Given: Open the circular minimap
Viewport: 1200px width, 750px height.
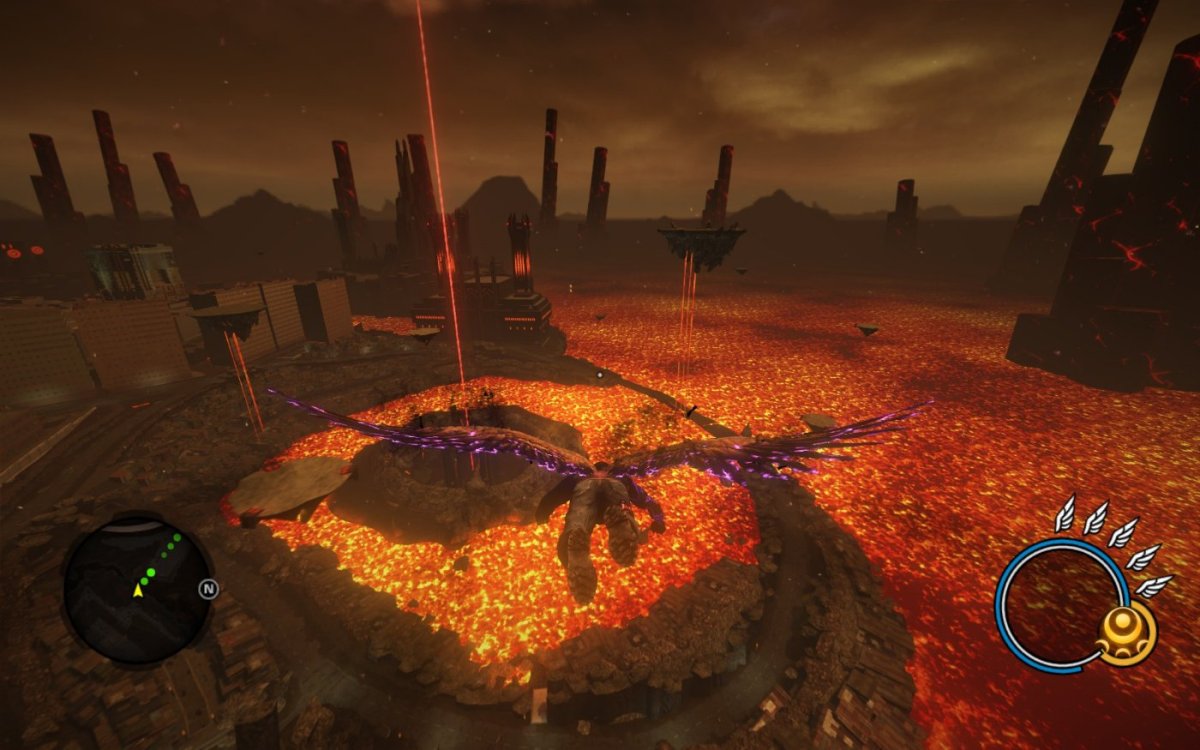Looking at the screenshot, I should [x=137, y=589].
